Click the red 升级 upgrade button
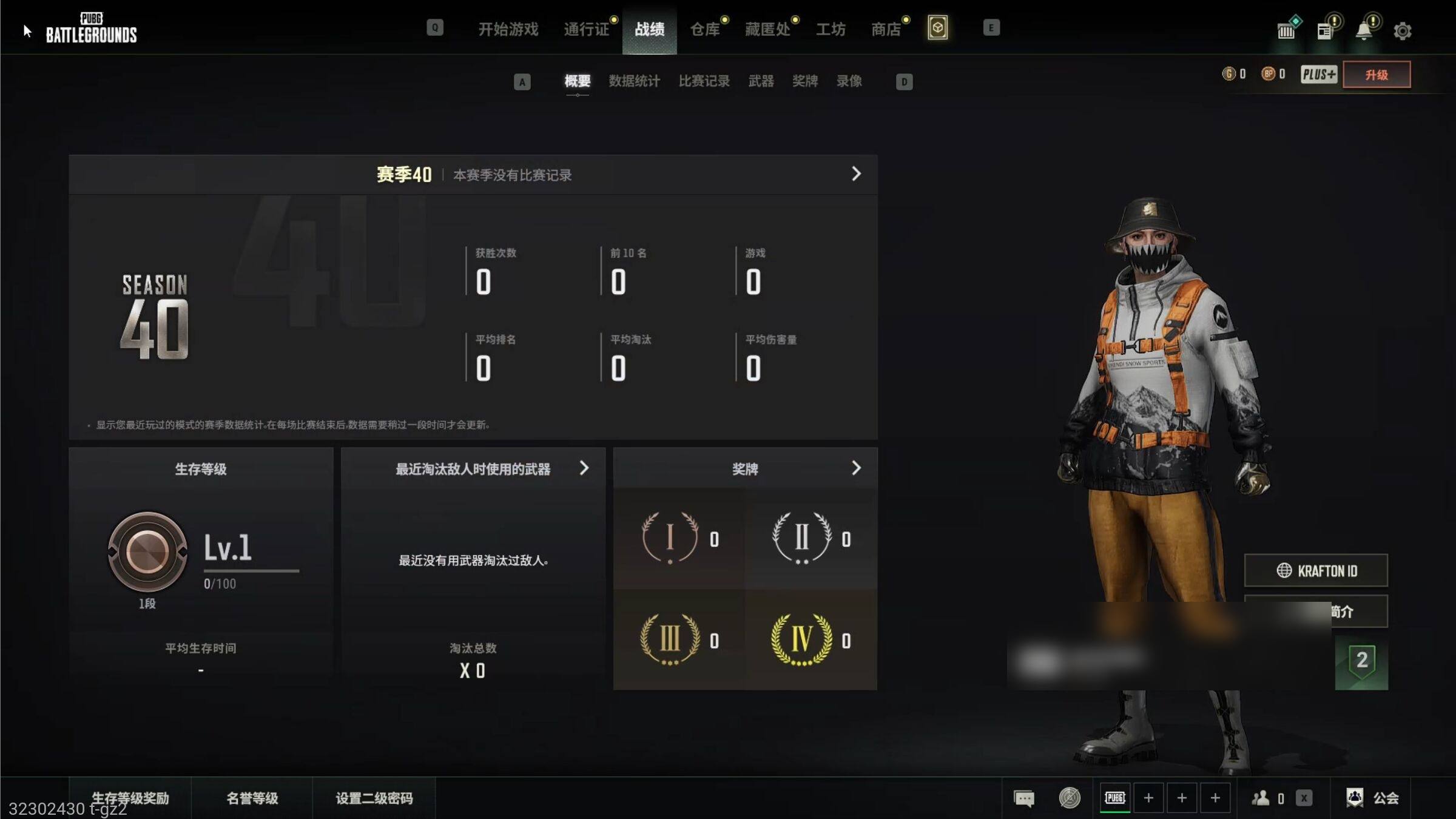Image resolution: width=1456 pixels, height=819 pixels. pyautogui.click(x=1376, y=75)
